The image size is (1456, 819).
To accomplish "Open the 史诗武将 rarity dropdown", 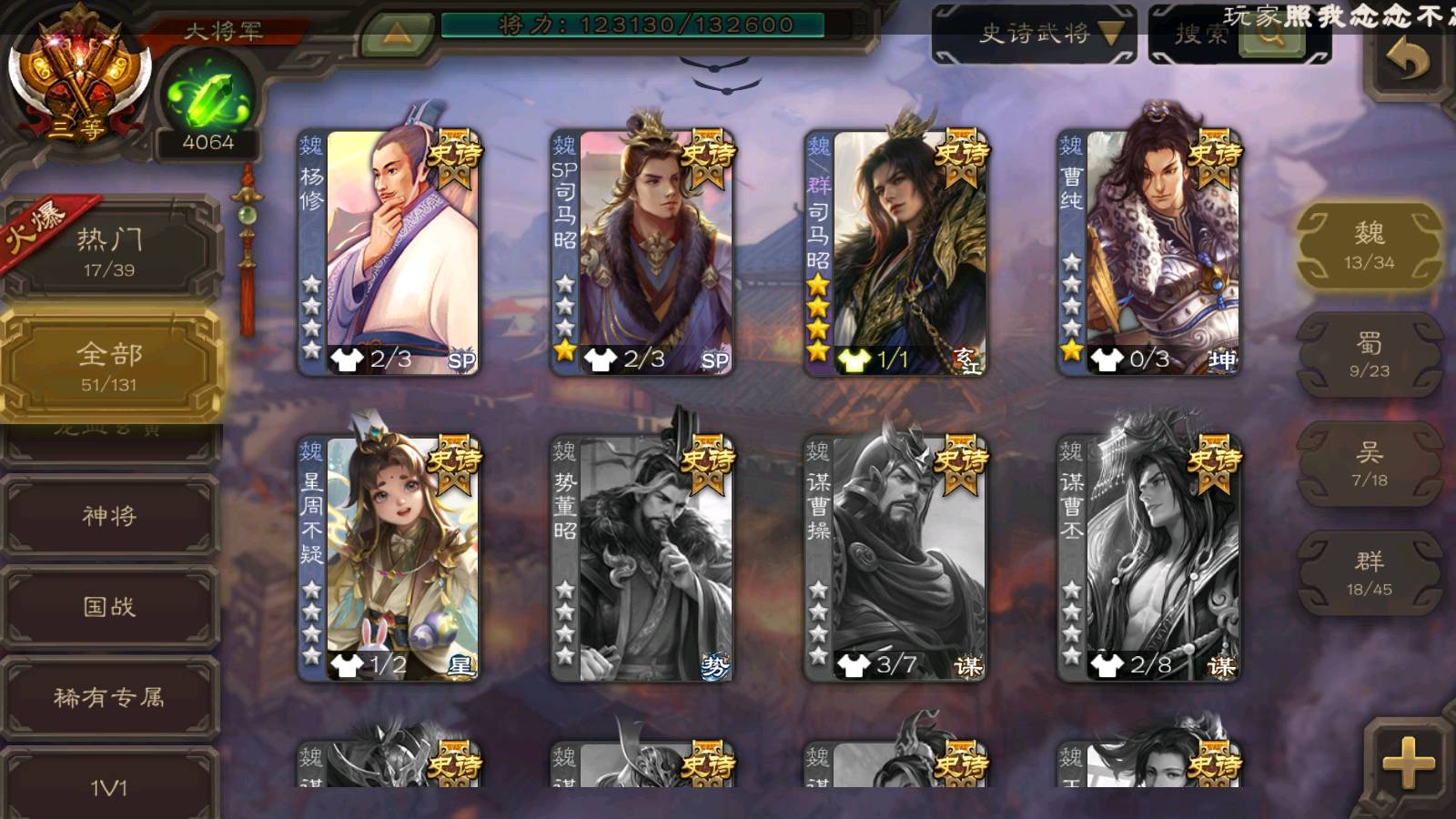I will click(1034, 35).
